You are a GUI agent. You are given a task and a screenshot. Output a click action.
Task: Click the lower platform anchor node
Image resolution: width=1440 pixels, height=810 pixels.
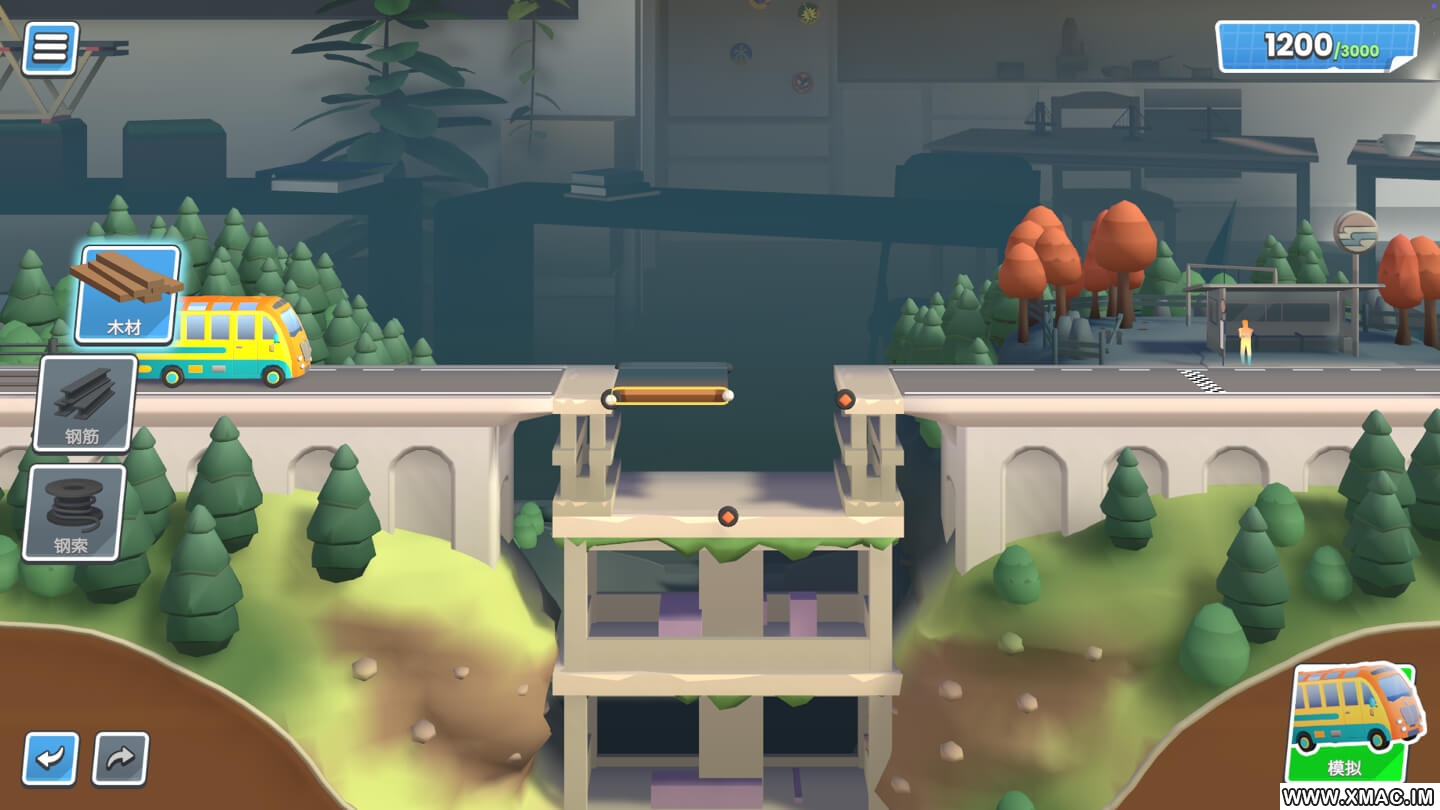coord(728,516)
